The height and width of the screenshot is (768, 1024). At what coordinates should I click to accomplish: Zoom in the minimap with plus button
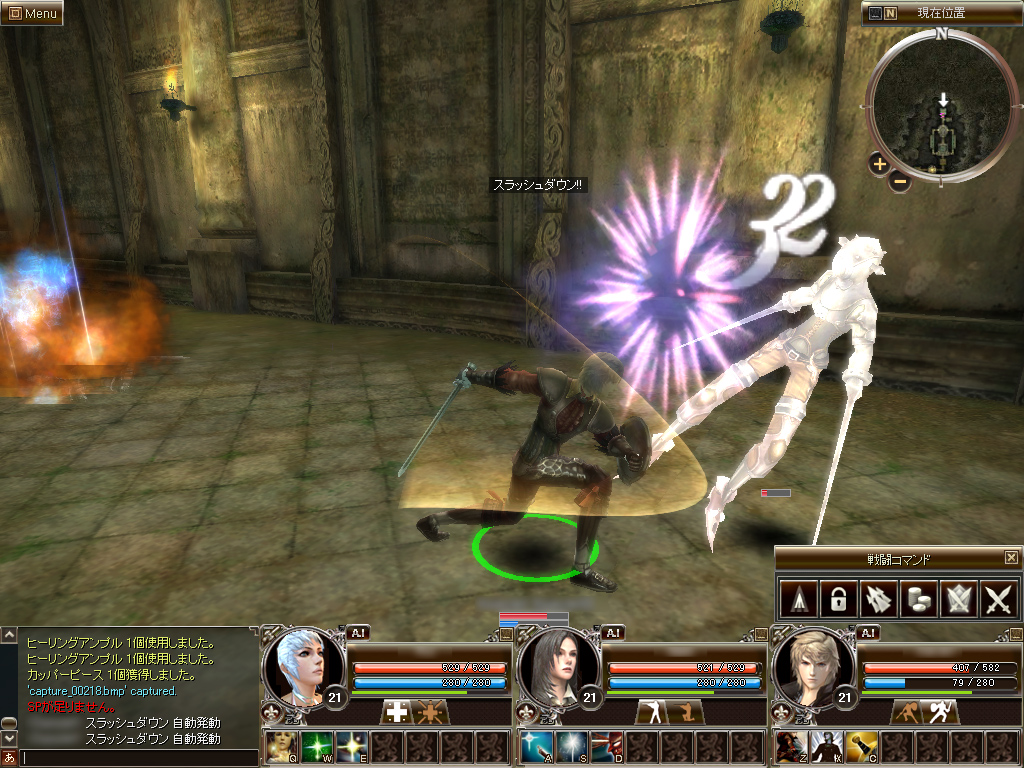coord(879,164)
